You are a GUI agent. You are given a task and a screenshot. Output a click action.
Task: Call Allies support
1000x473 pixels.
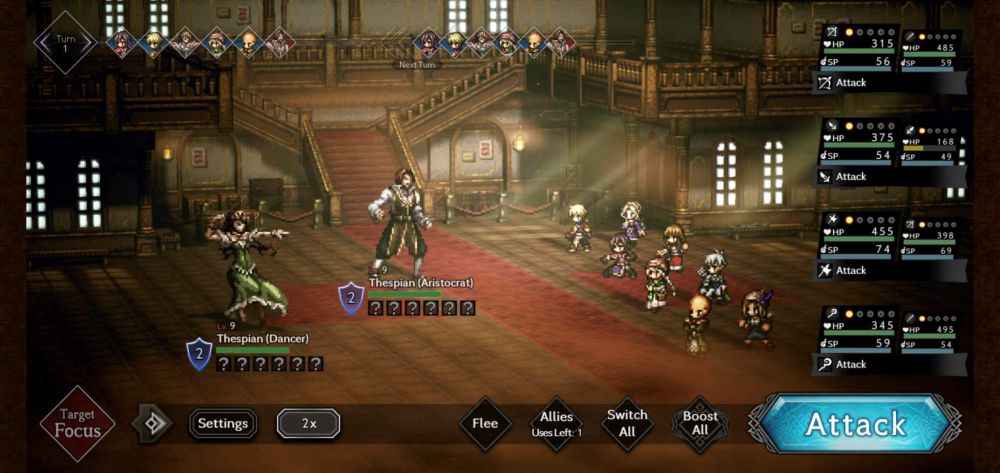tap(556, 424)
